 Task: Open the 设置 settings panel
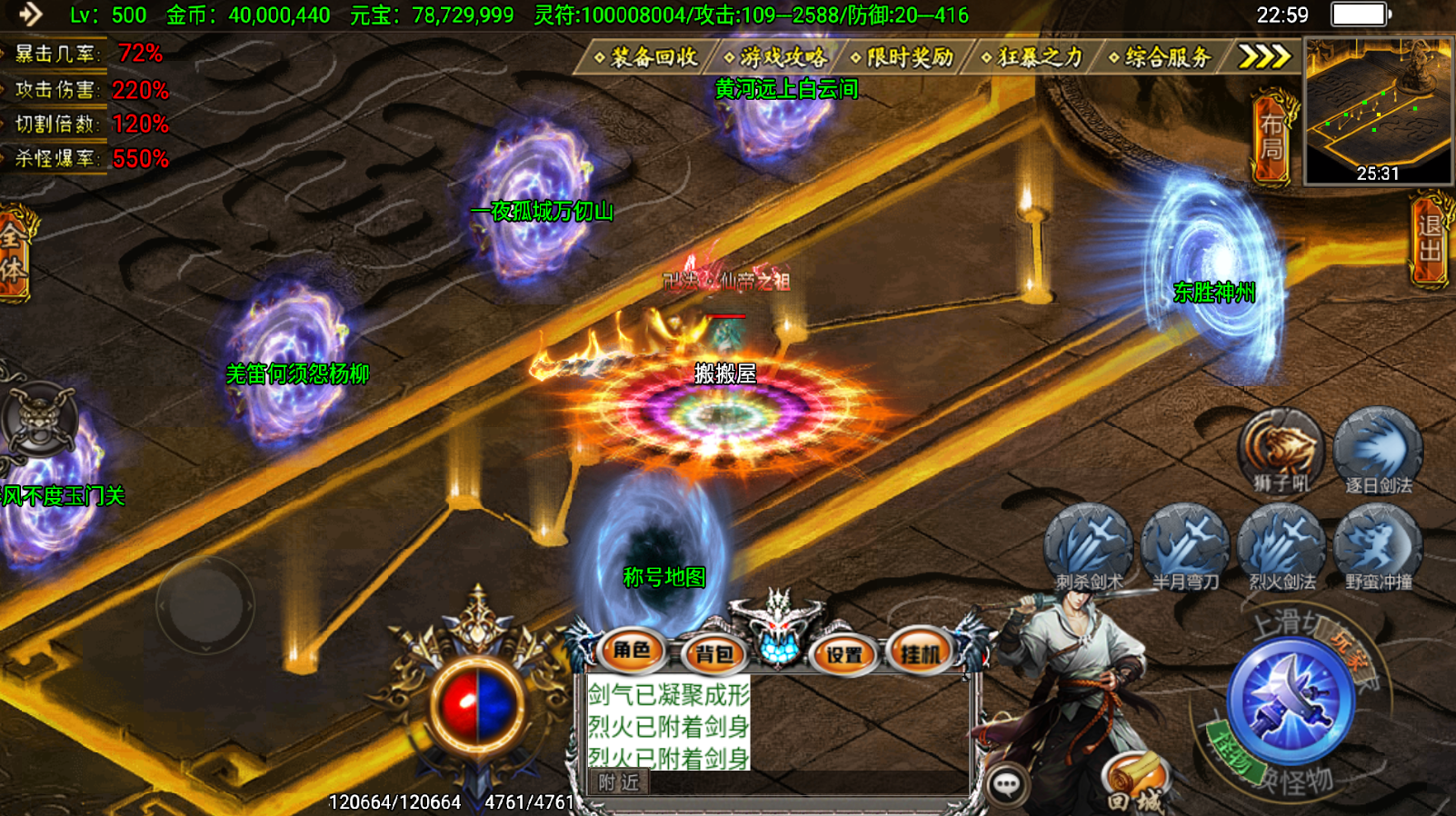pyautogui.click(x=843, y=653)
